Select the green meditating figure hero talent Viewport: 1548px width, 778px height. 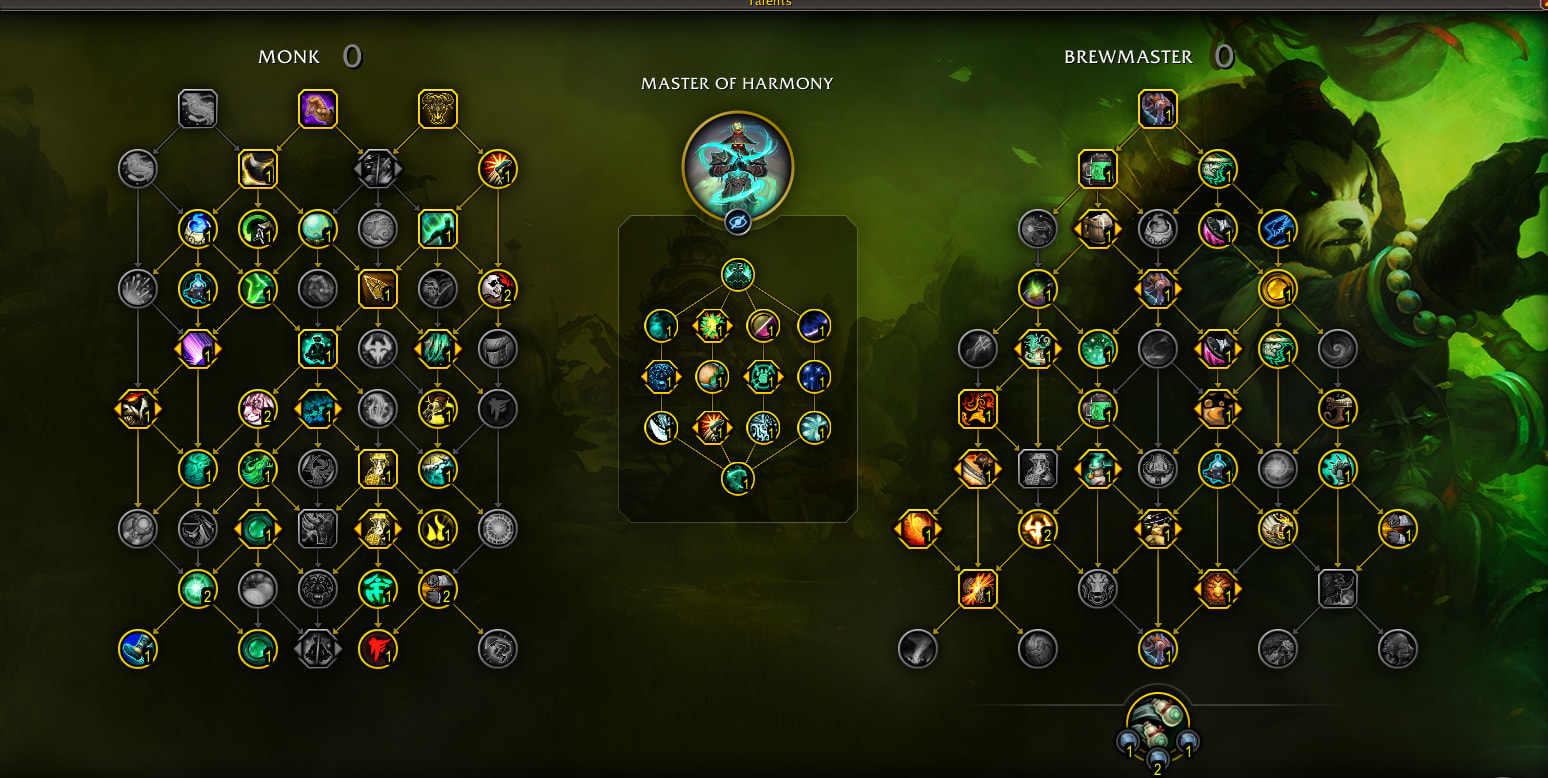click(x=737, y=274)
